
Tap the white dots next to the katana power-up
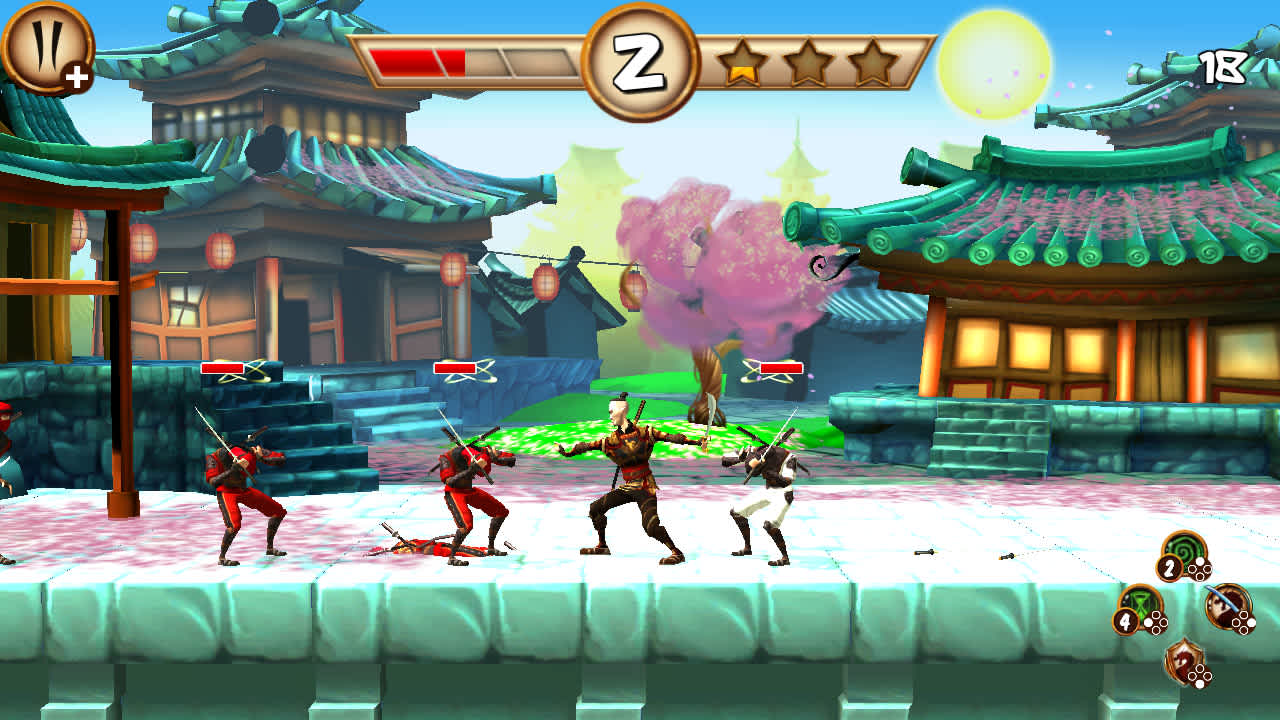[x=1243, y=622]
